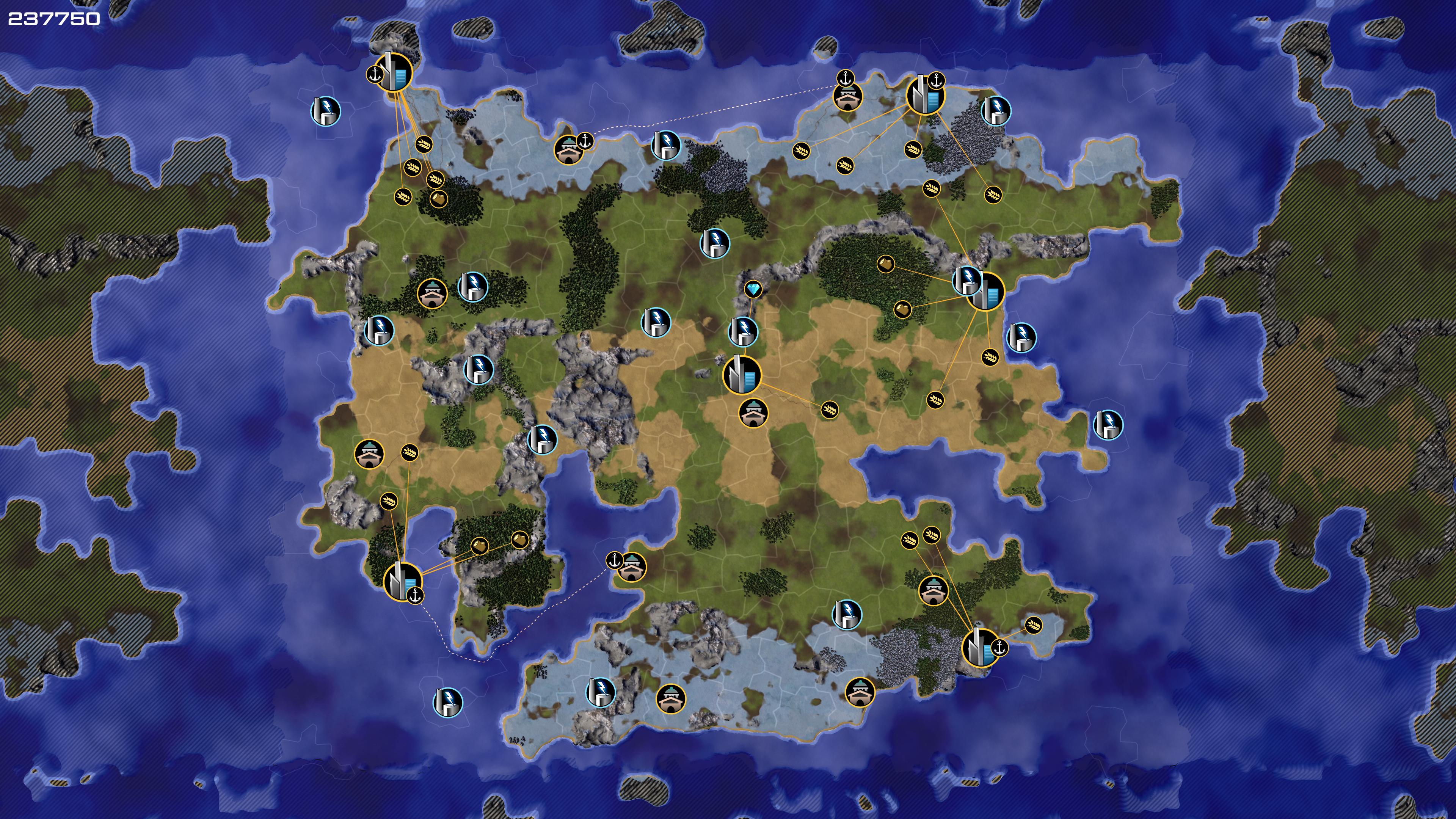The image size is (1456, 819).
Task: Select the city linked to the diamond resource
Action: click(742, 375)
